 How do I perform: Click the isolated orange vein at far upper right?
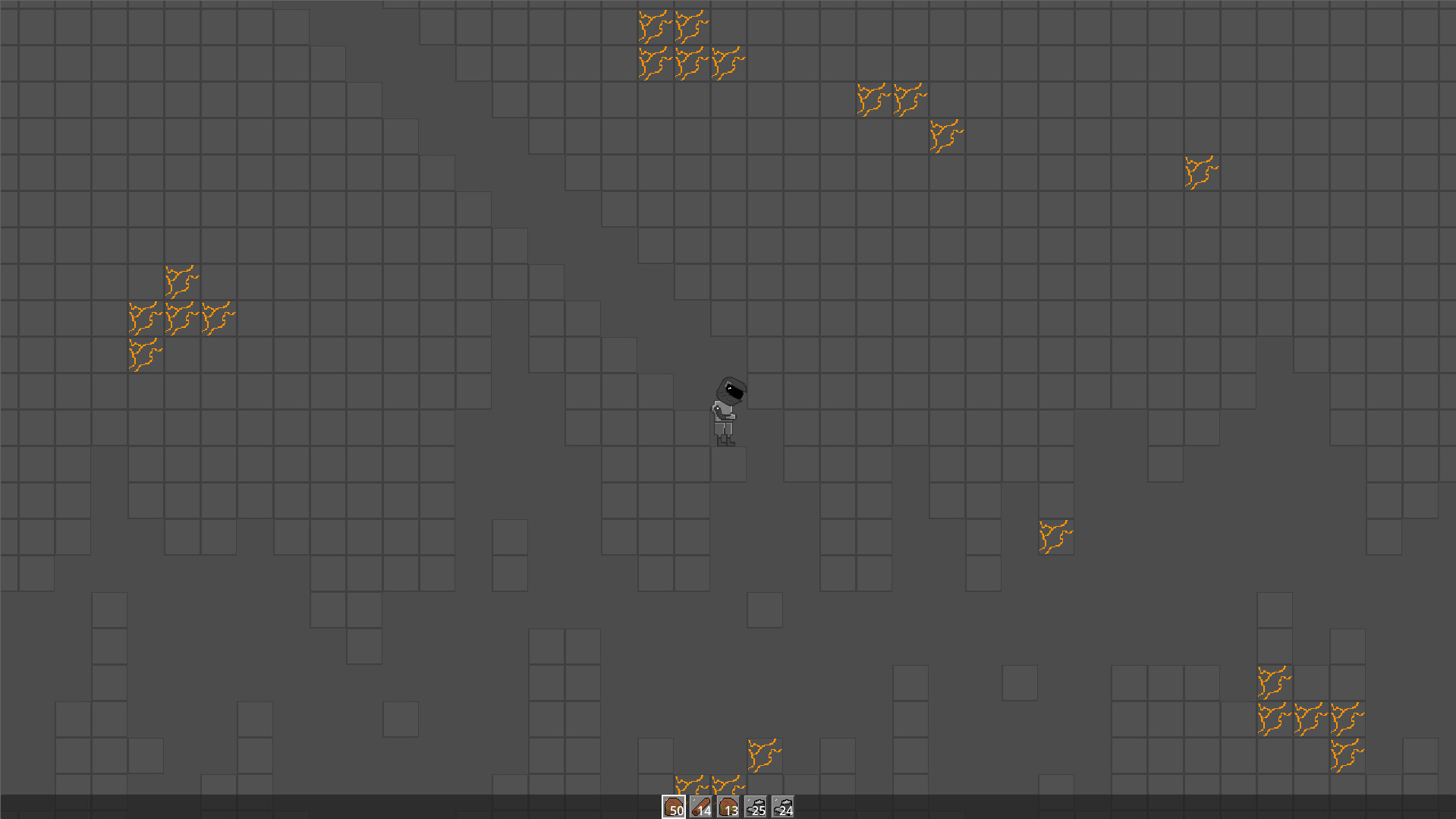pos(1201,171)
